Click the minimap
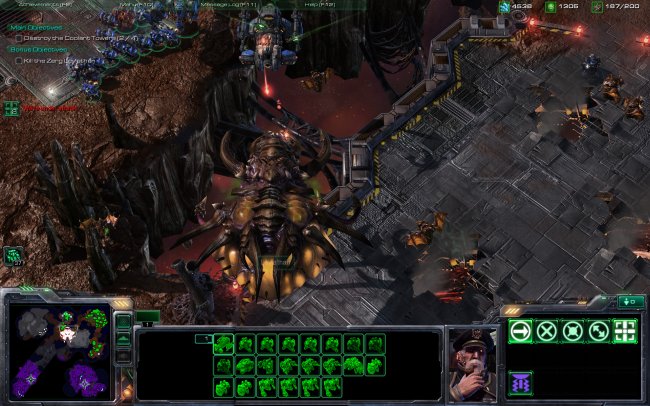650x406 pixels. 58,349
